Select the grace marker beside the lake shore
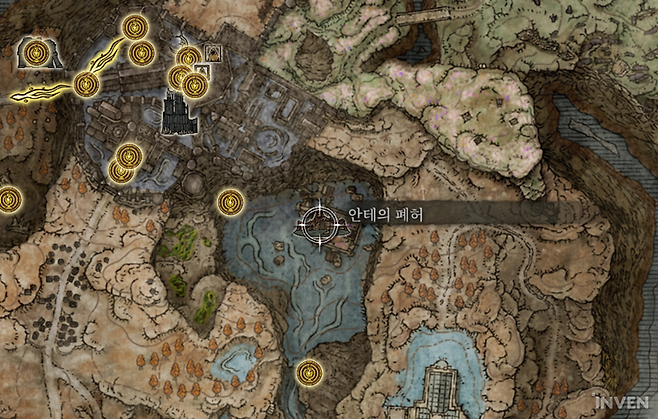Image resolution: width=658 pixels, height=419 pixels. coord(231,202)
